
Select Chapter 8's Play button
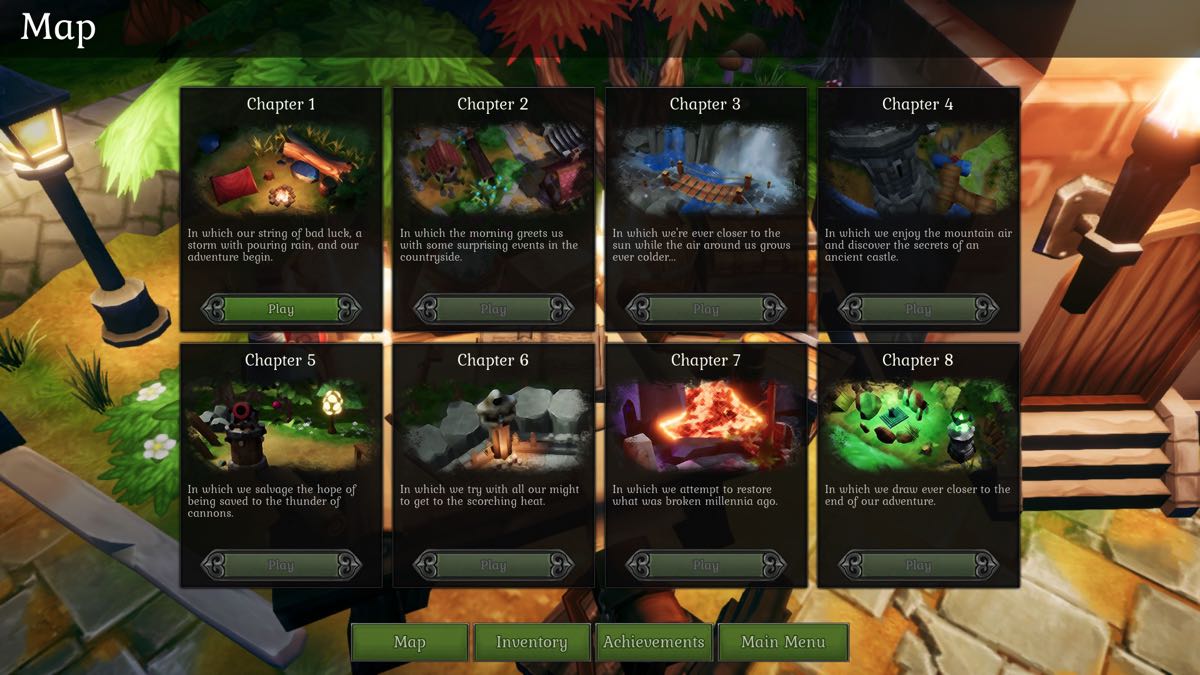click(x=918, y=565)
